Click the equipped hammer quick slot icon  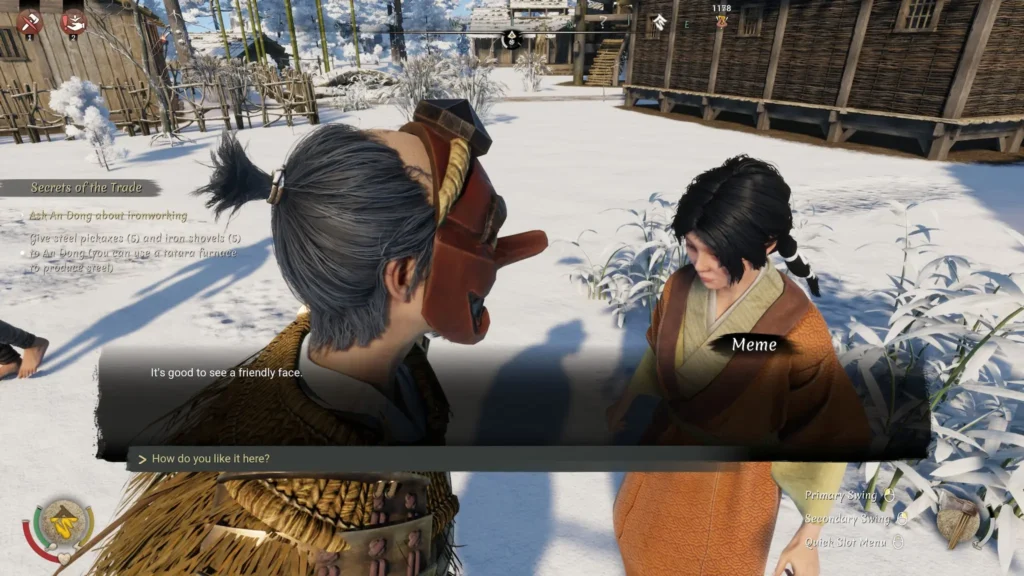958,517
